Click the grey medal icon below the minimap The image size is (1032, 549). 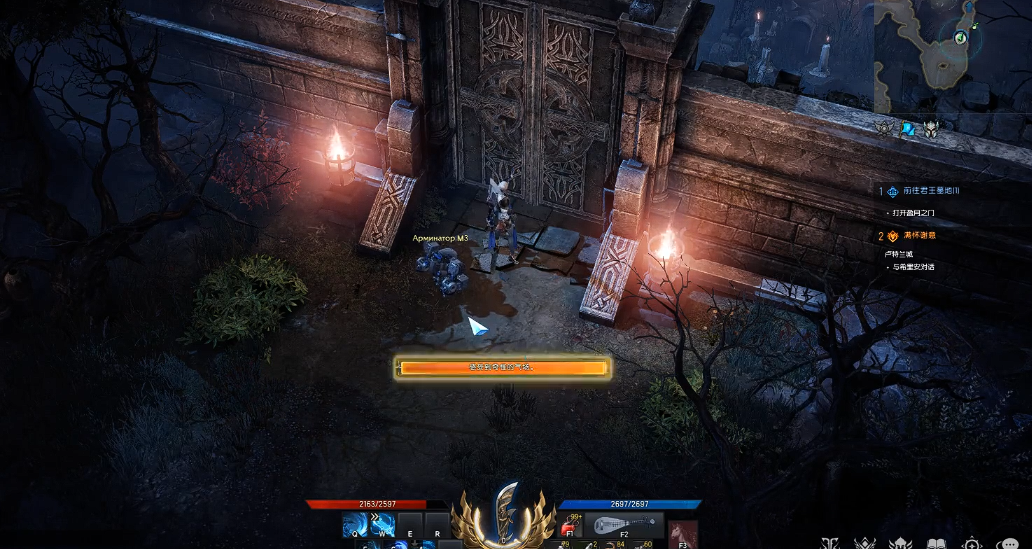coord(885,128)
